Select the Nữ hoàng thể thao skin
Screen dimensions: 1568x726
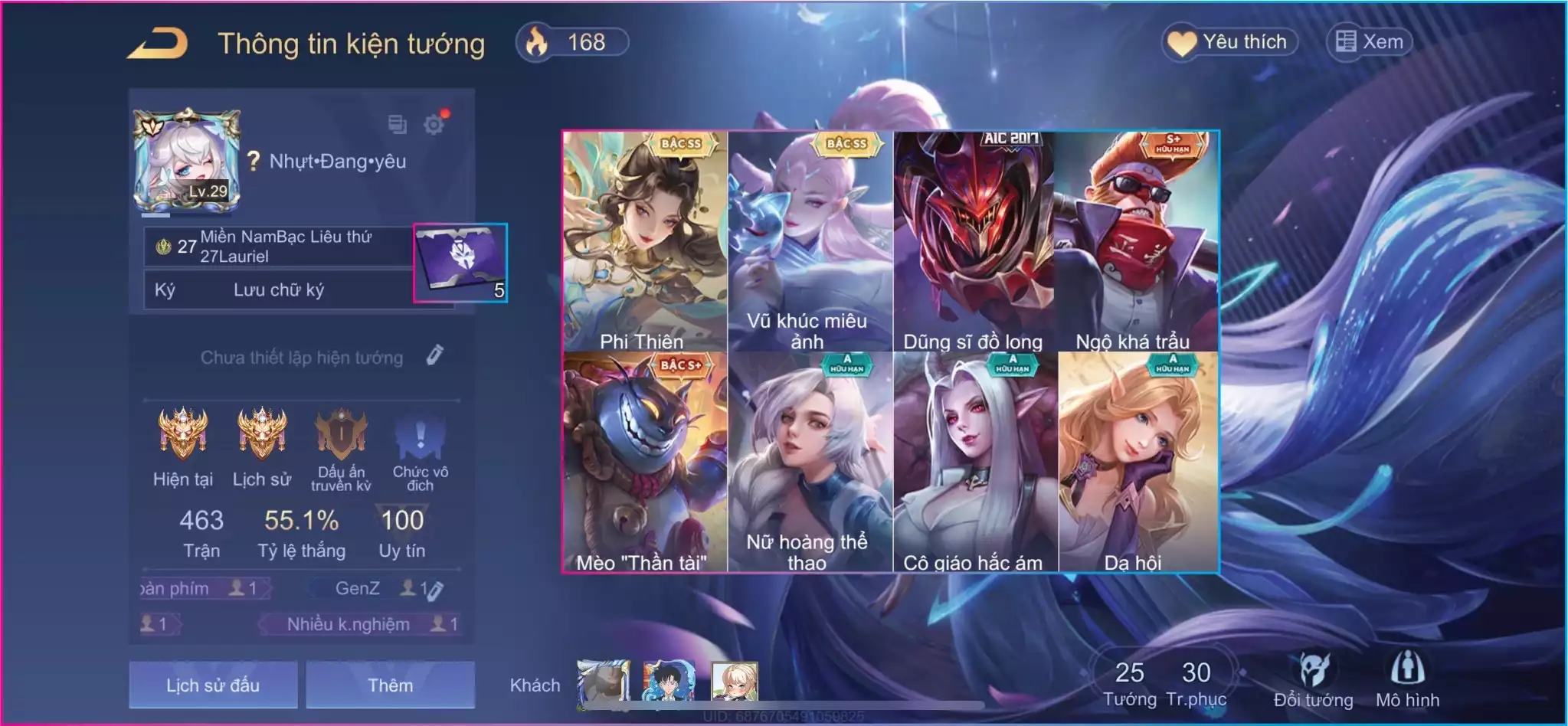point(810,462)
